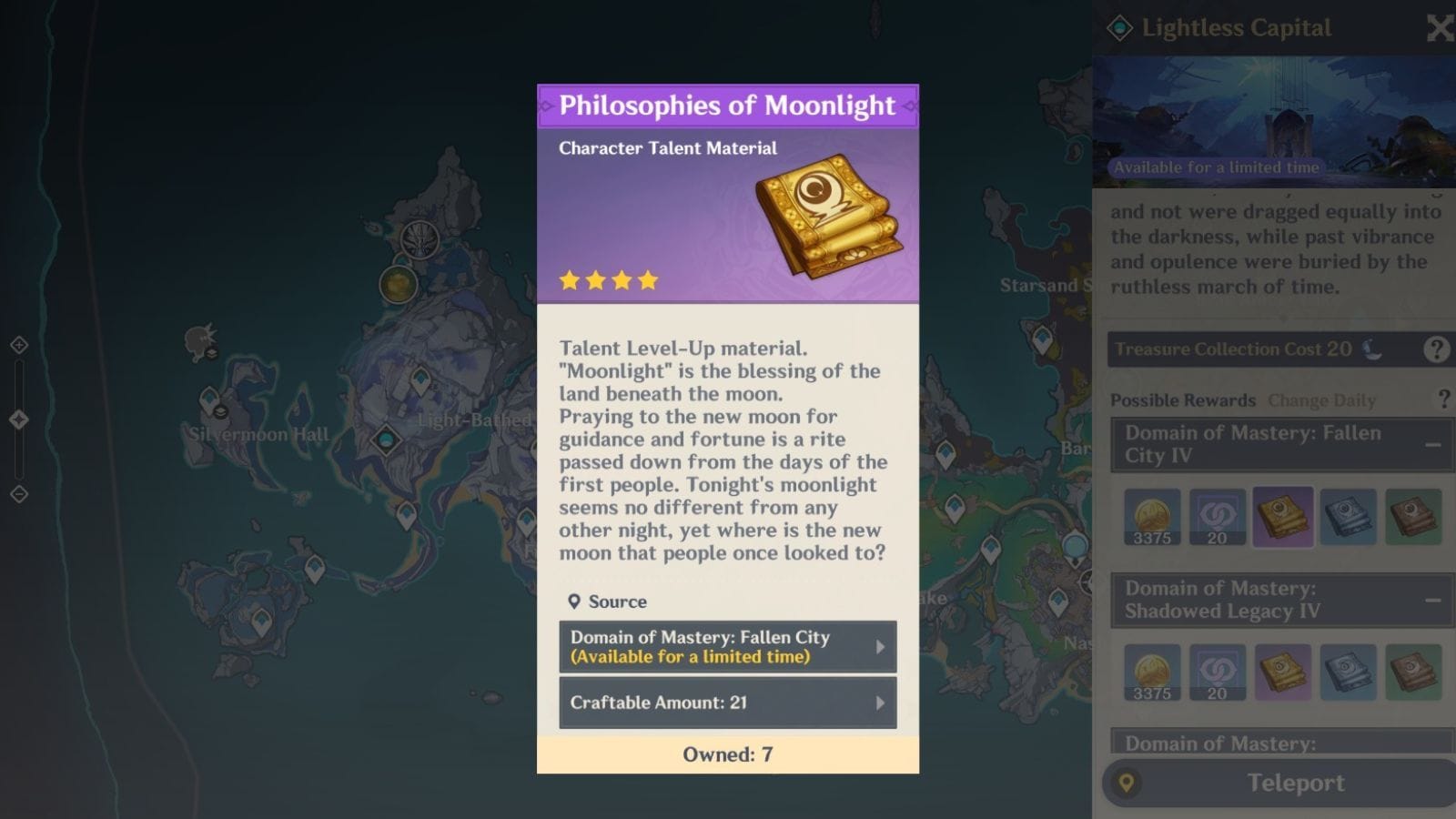The width and height of the screenshot is (1456, 819).
Task: Select the gold Philosophies book reward icon
Action: point(1283,517)
